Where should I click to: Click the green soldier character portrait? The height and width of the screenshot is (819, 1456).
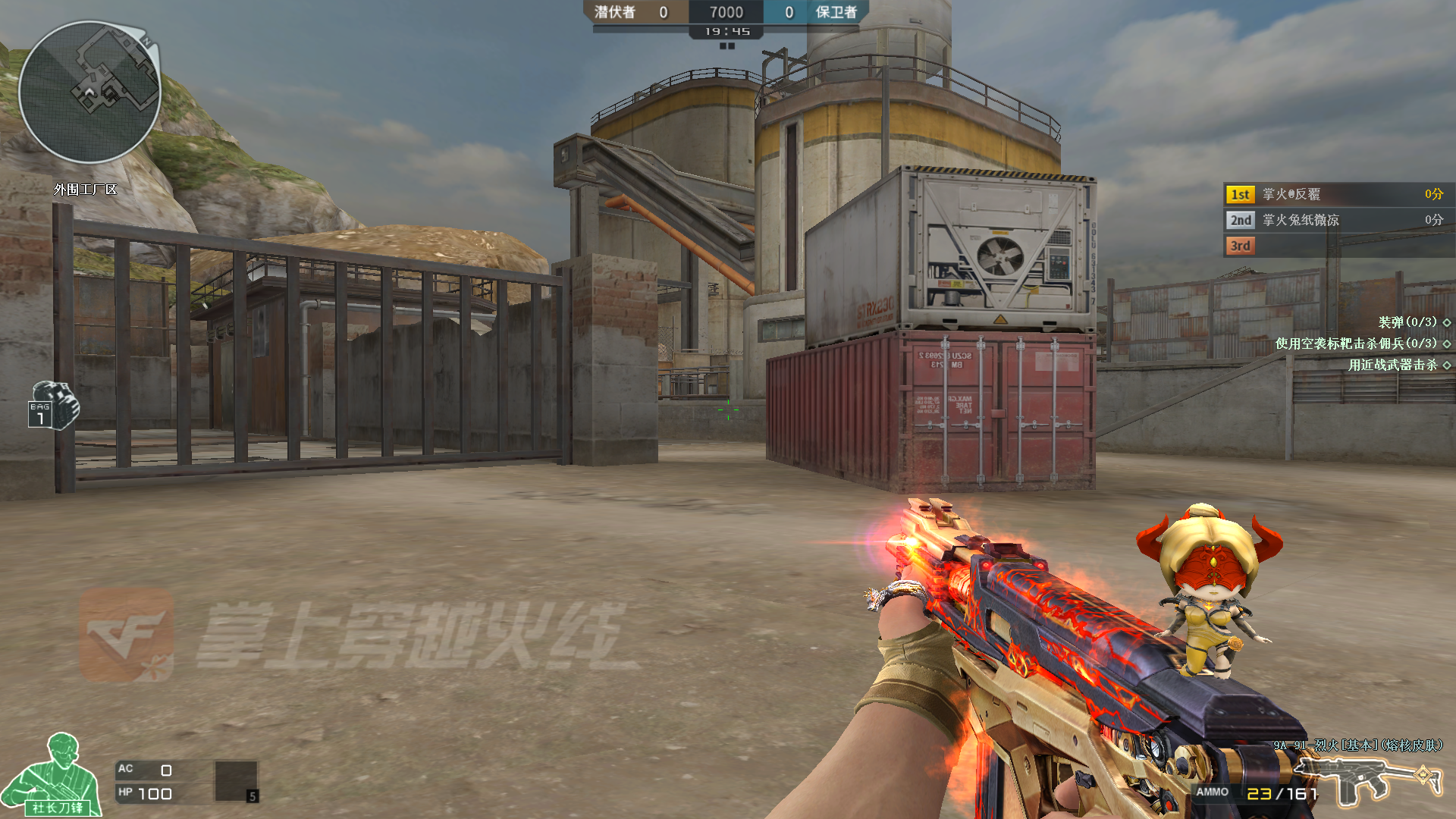55,776
